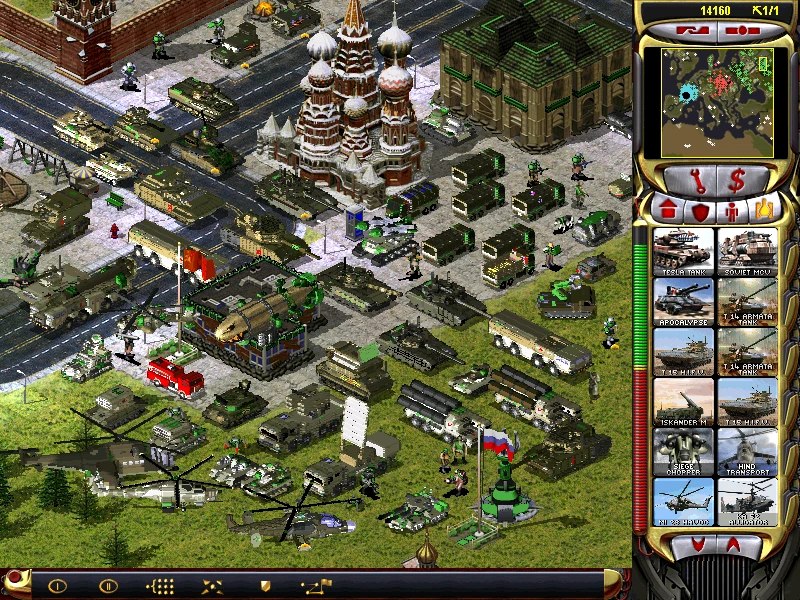800x600 pixels.
Task: Select the Apocalypse tank build icon
Action: pos(684,301)
